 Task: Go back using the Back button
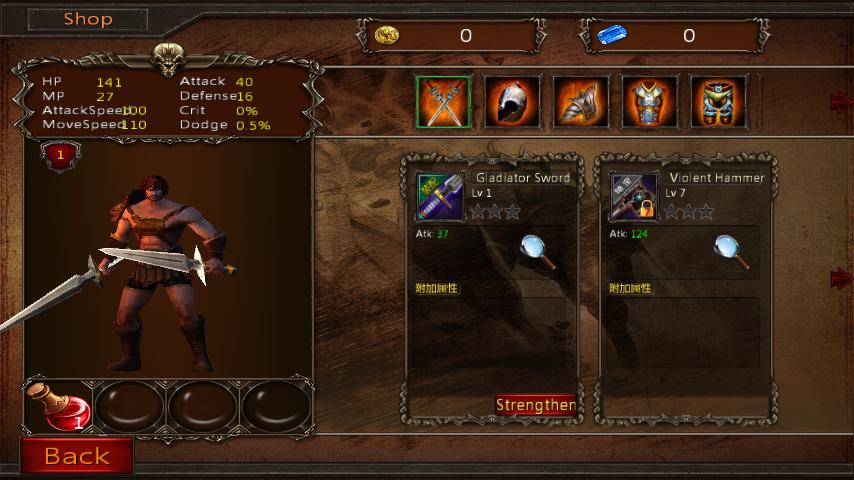pos(77,457)
